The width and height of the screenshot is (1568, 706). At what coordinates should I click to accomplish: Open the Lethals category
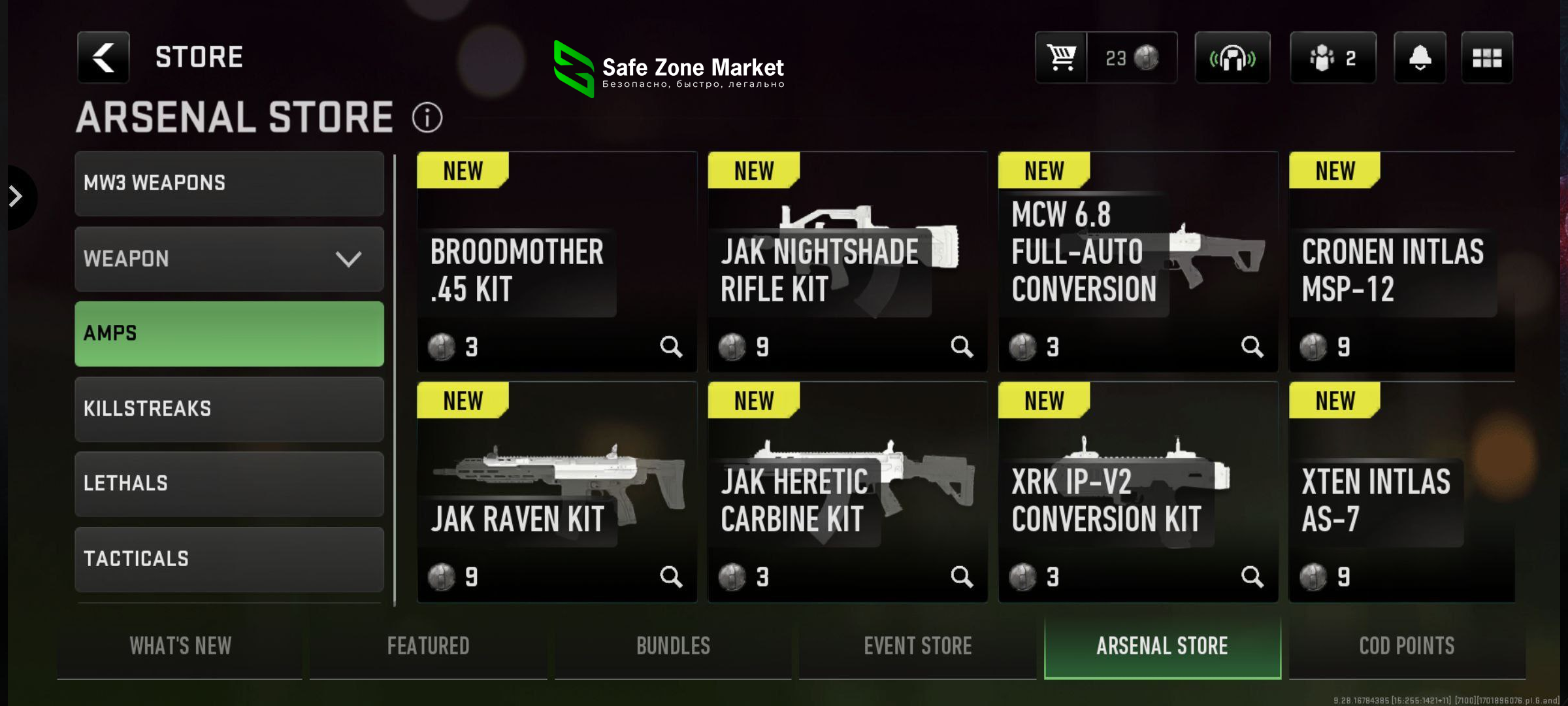point(229,484)
